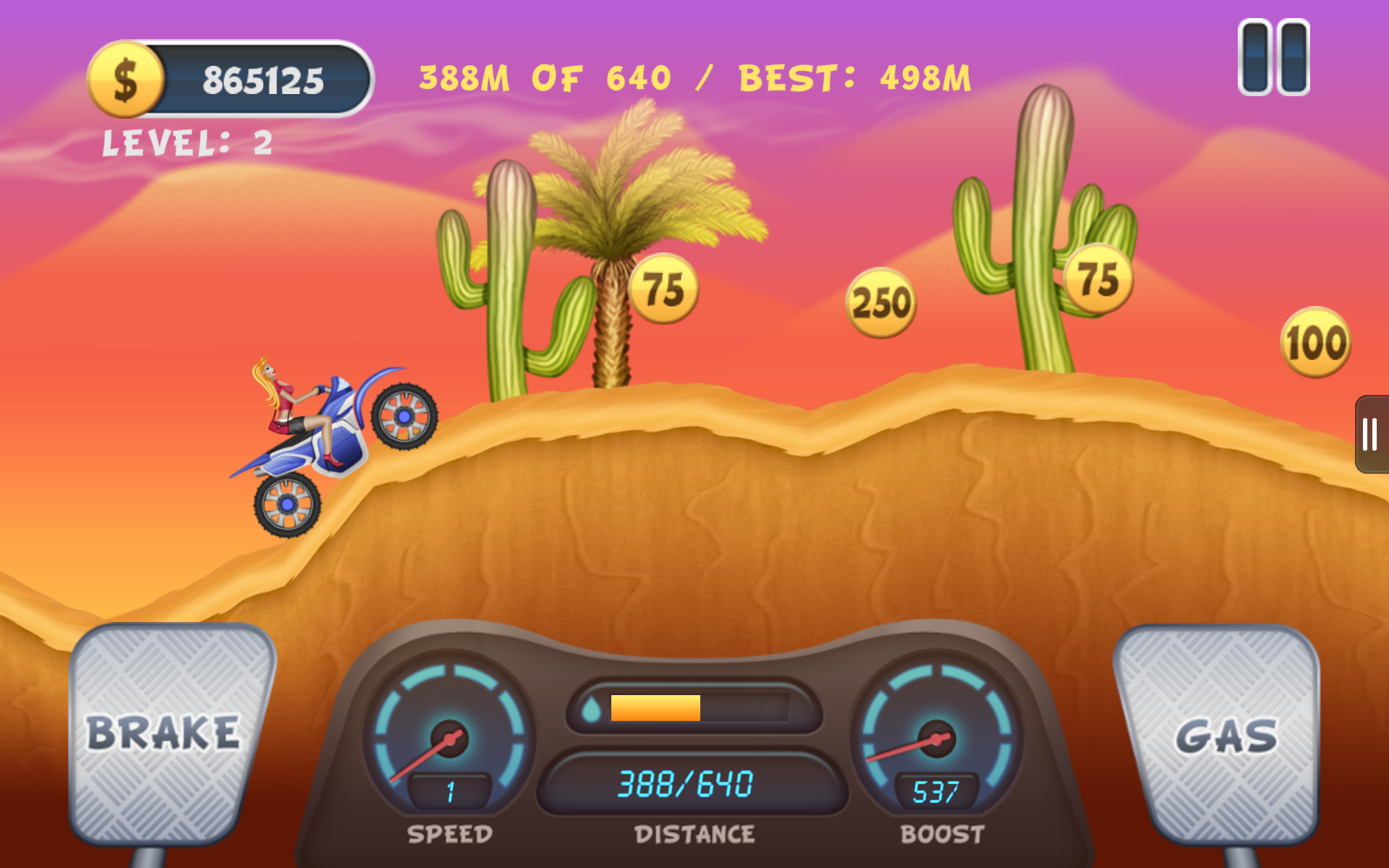Collect the 75 coin beside the palm tree
Image resolution: width=1389 pixels, height=868 pixels.
(x=664, y=287)
